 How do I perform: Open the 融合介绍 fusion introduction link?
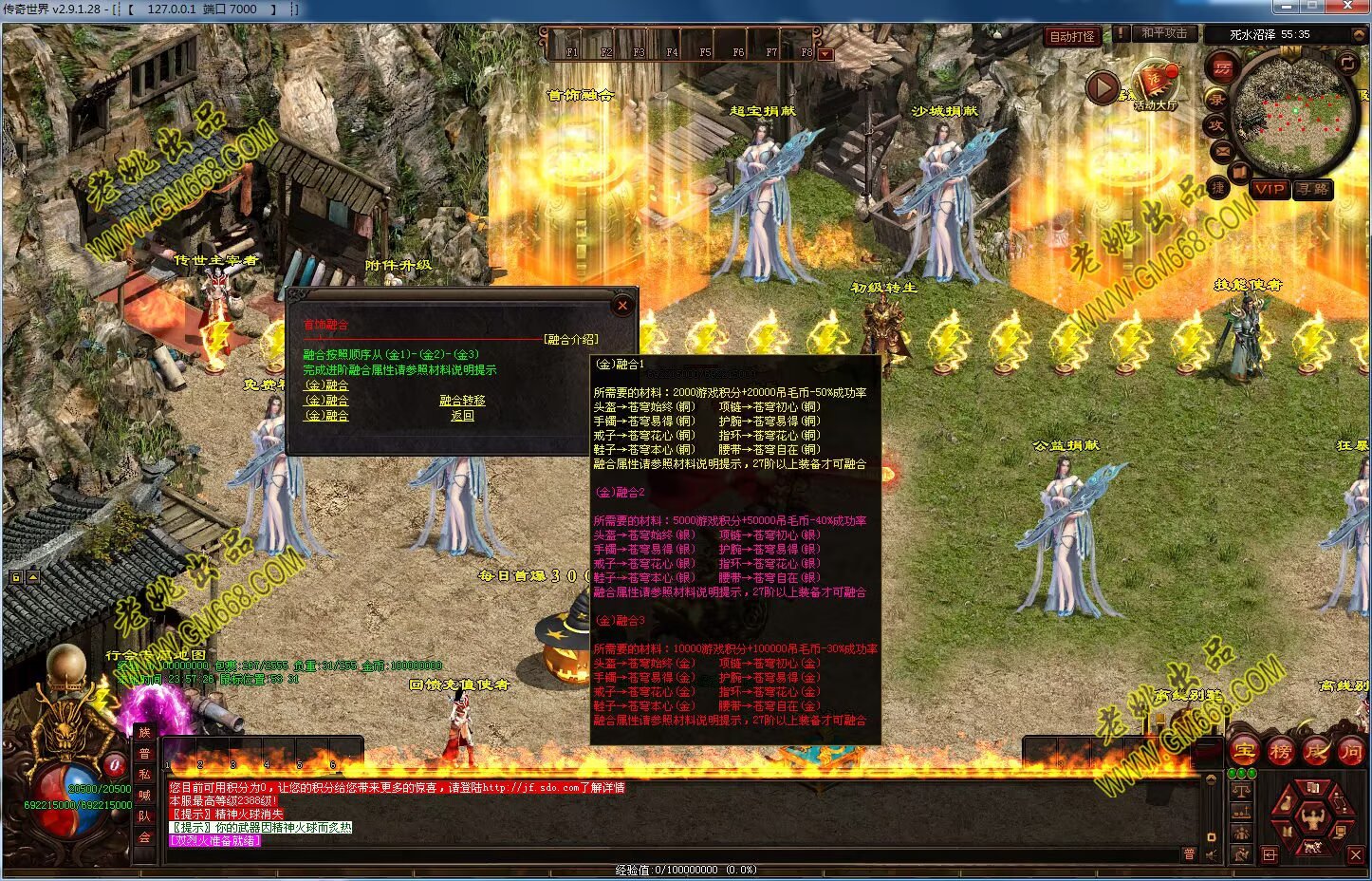click(x=571, y=339)
